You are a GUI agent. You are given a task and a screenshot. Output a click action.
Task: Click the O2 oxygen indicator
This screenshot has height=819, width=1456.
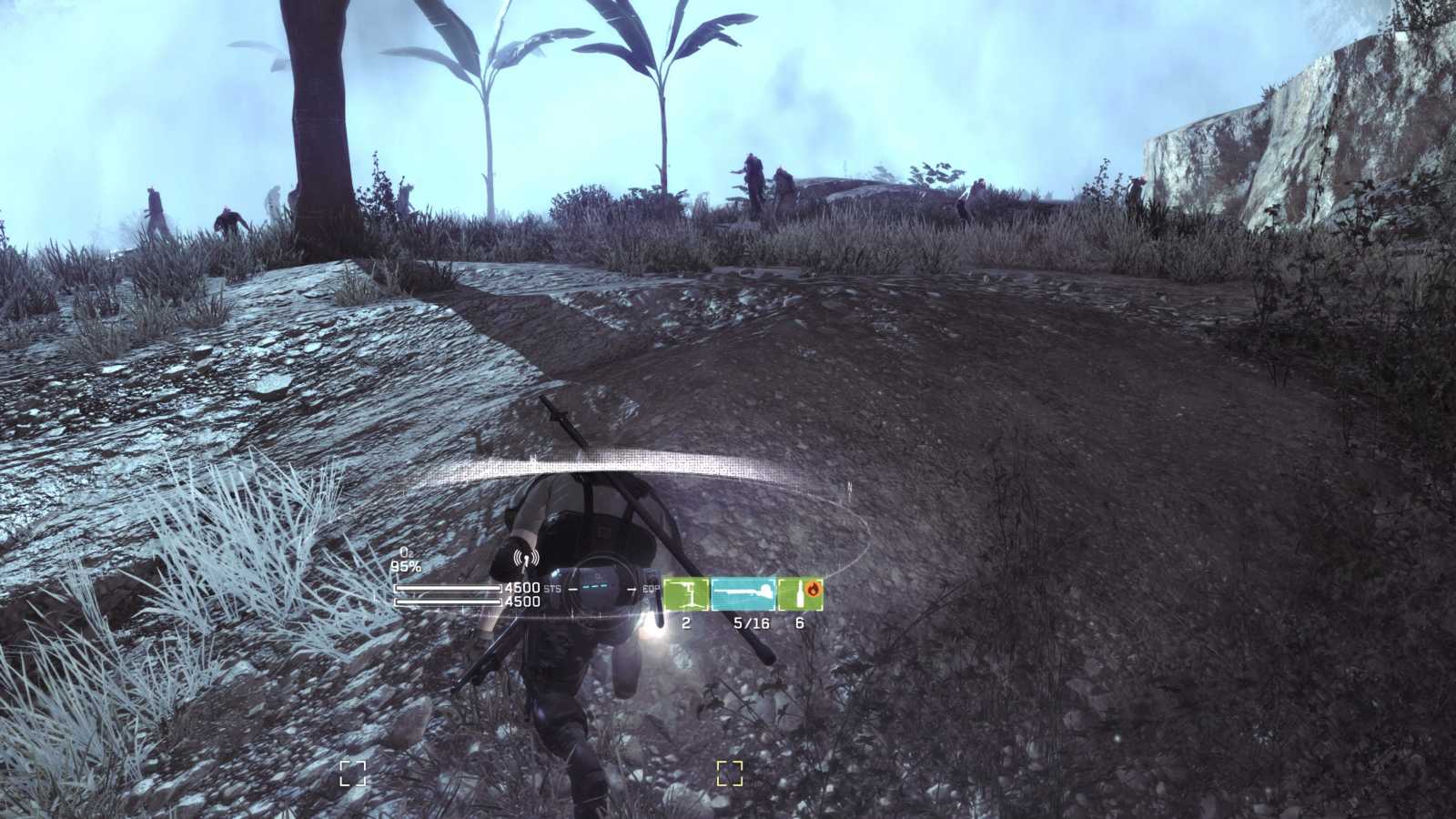[406, 553]
